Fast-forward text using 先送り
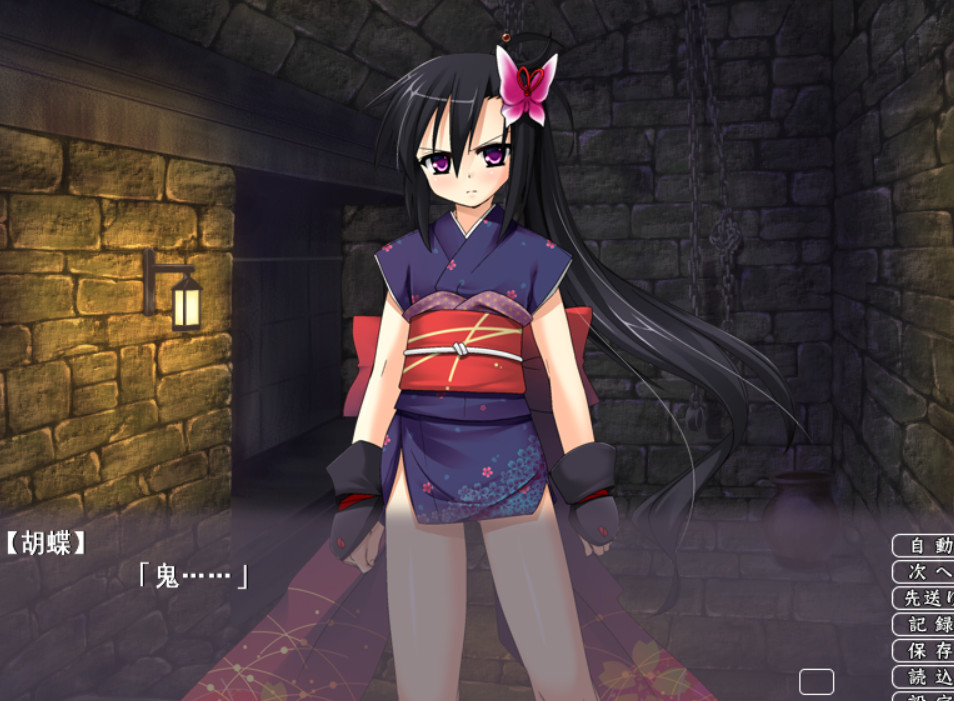Viewport: 954px width, 701px height. tap(924, 598)
